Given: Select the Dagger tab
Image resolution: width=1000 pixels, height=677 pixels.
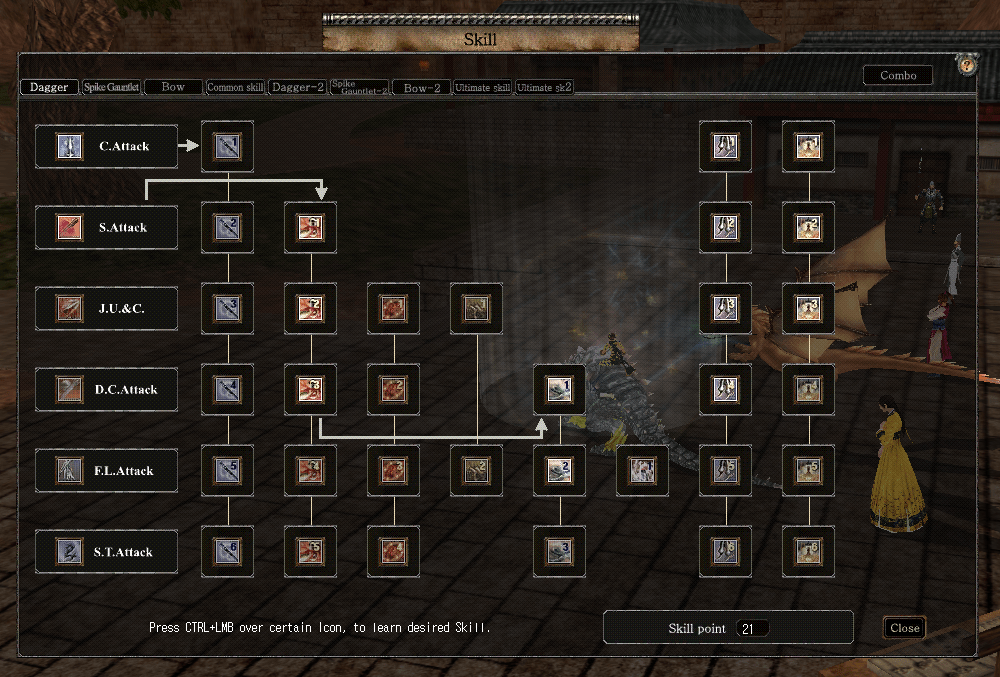Looking at the screenshot, I should (49, 87).
